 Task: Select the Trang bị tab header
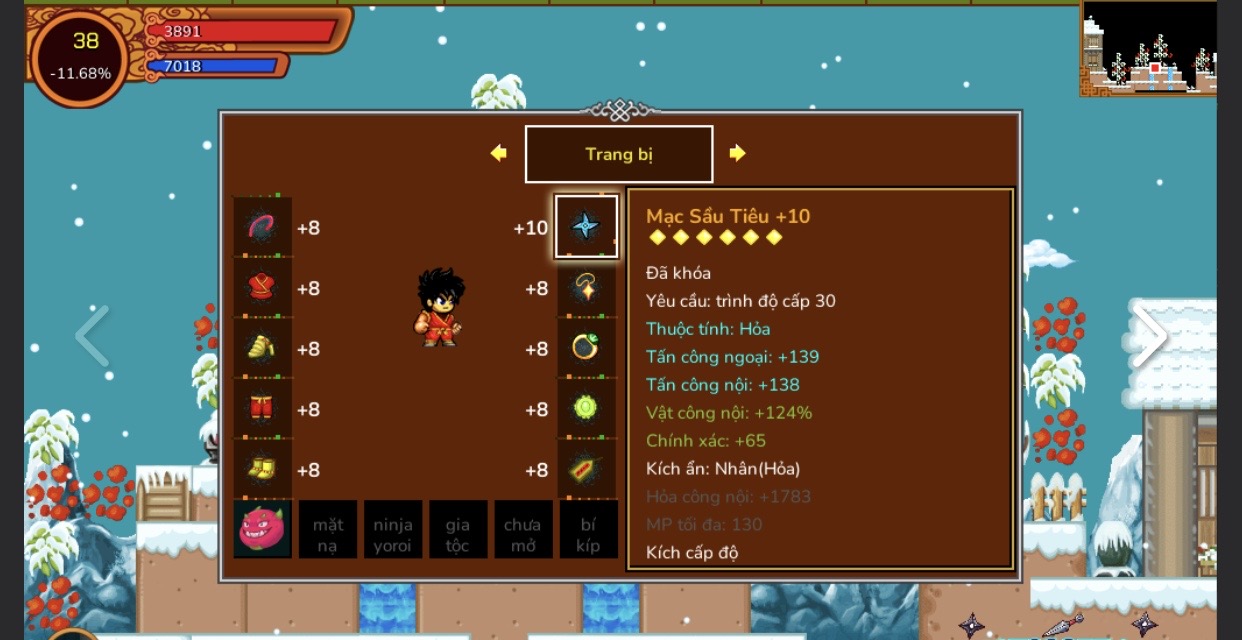click(619, 154)
